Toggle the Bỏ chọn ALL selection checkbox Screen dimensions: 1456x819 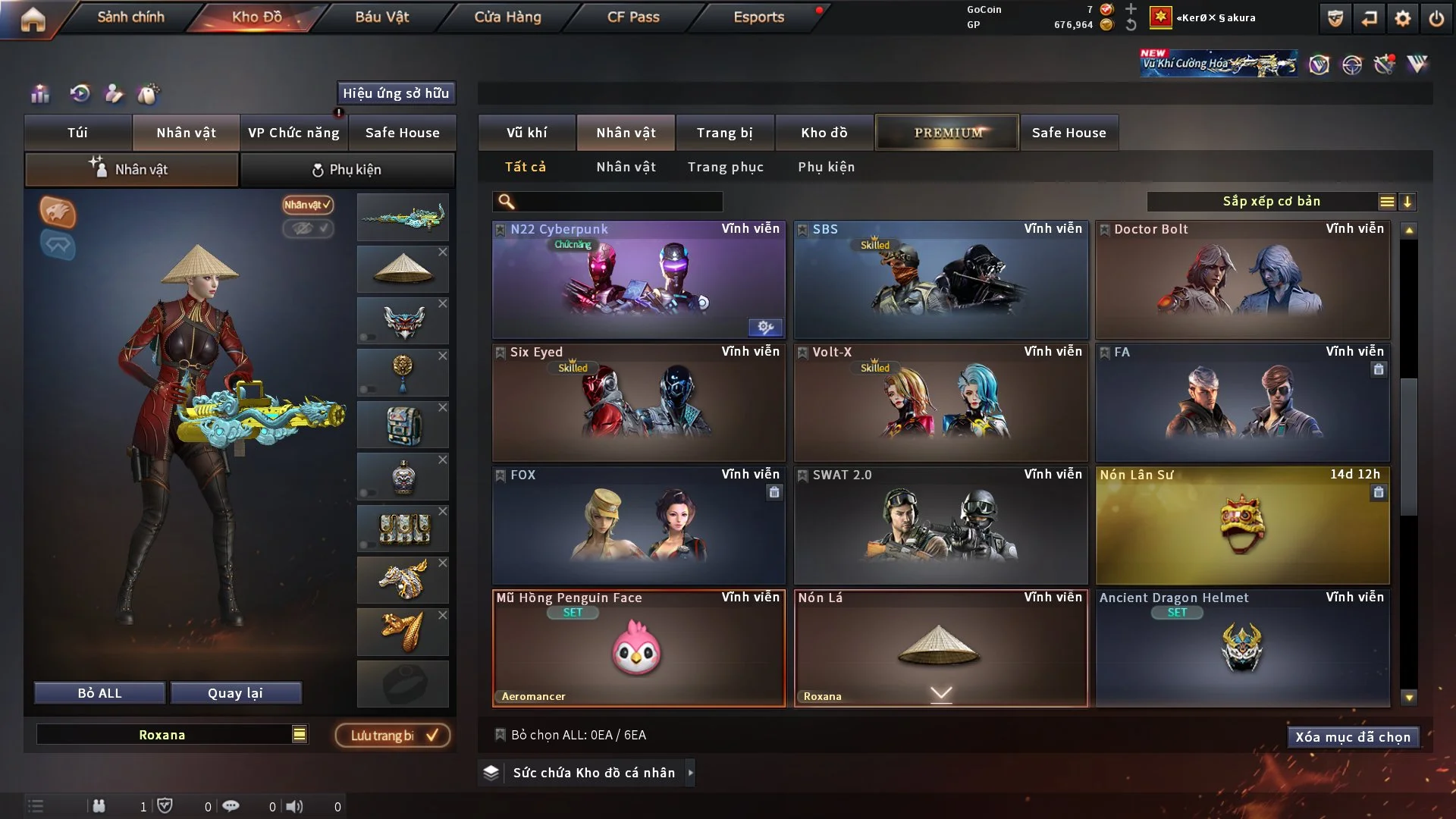(500, 735)
